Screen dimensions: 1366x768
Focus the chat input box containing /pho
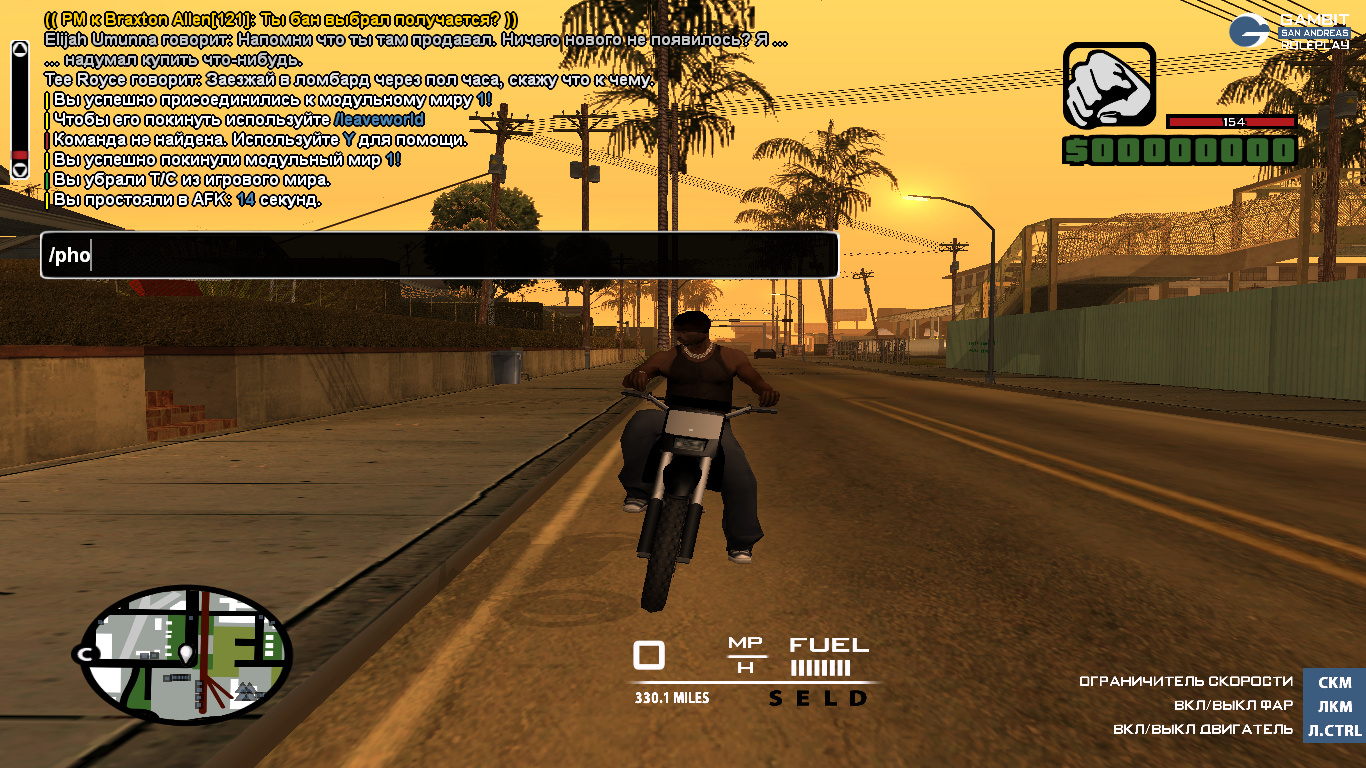tap(438, 256)
